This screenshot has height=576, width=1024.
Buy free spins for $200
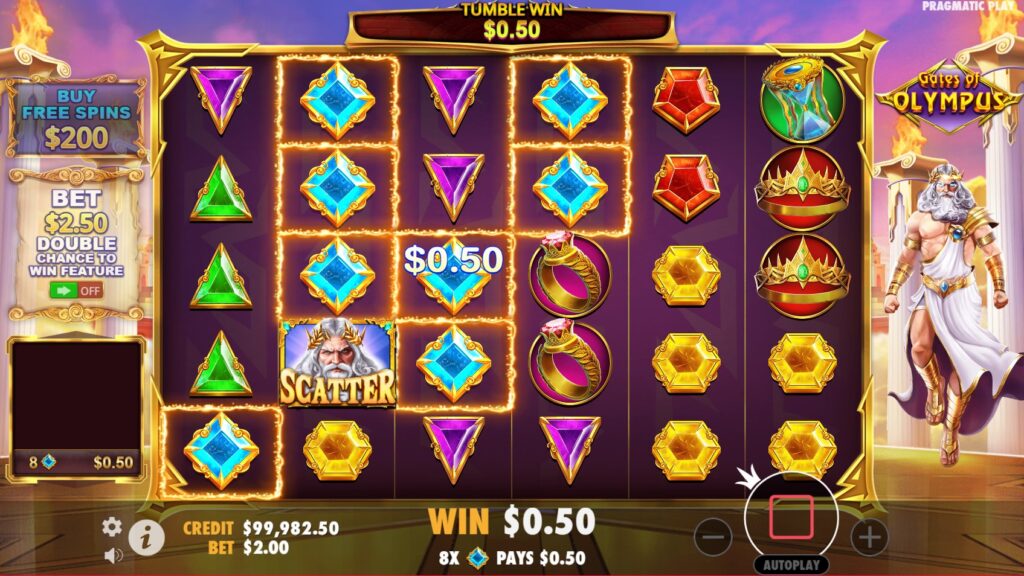pyautogui.click(x=76, y=120)
